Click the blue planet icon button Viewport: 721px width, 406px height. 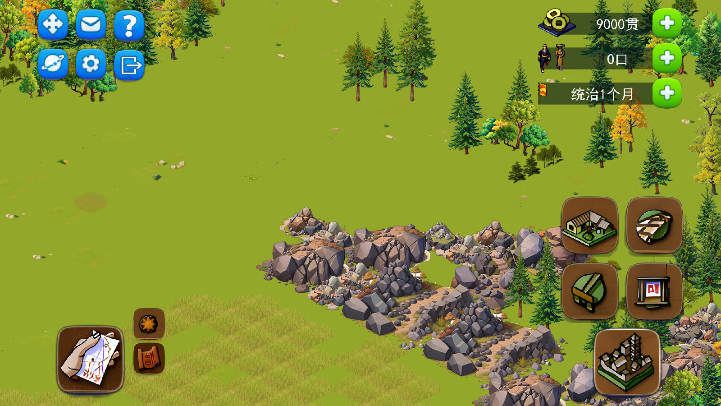pos(53,64)
